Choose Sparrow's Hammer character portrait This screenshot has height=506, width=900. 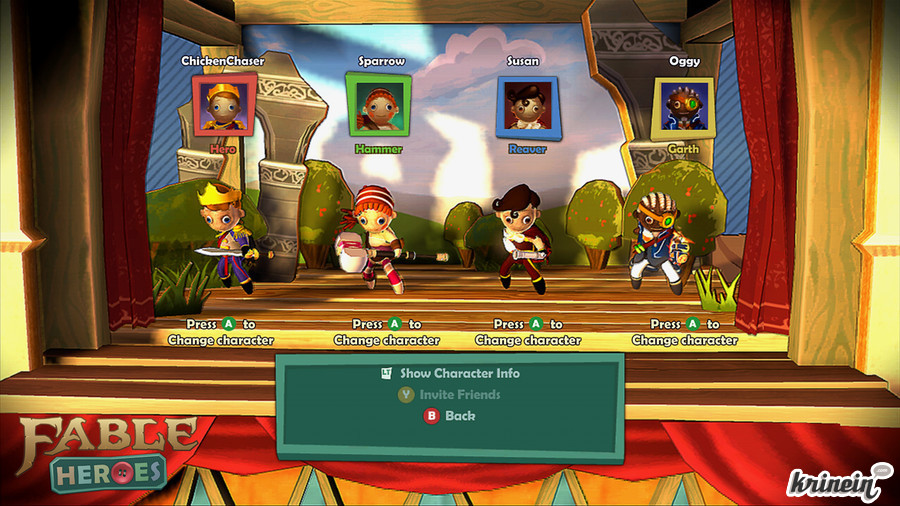coord(380,105)
